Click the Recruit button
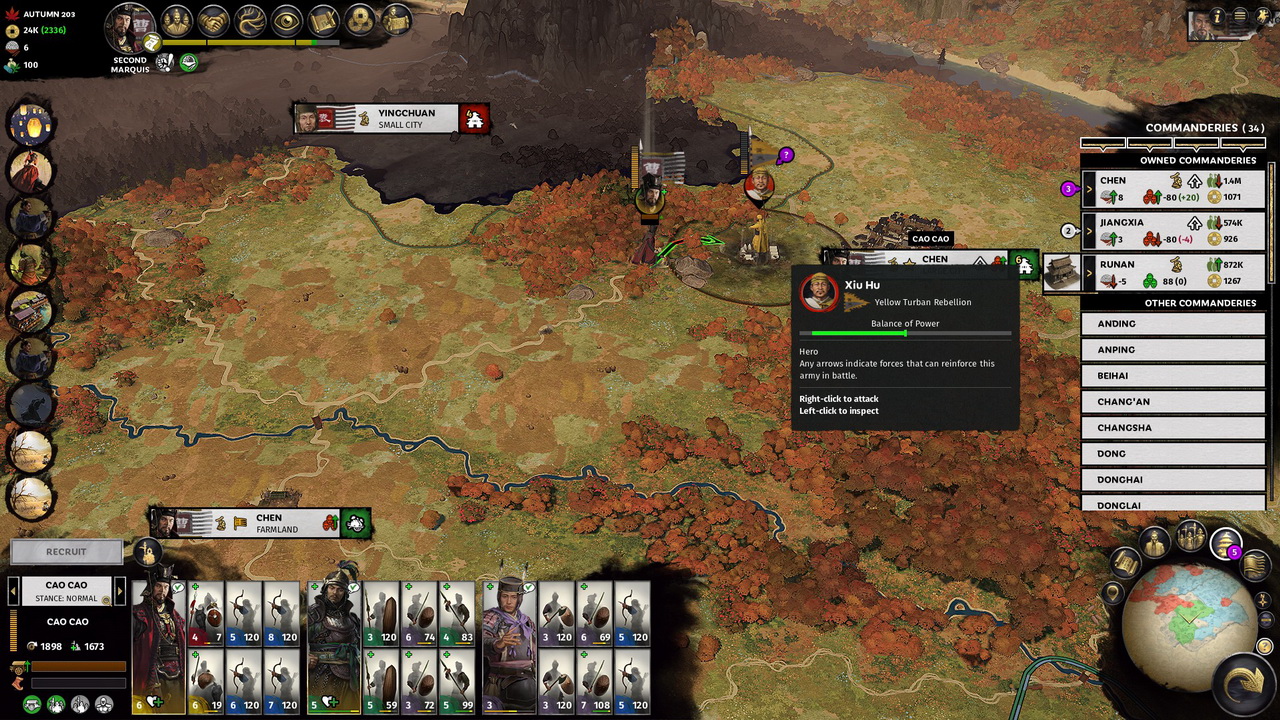Viewport: 1280px width, 720px height. point(66,552)
